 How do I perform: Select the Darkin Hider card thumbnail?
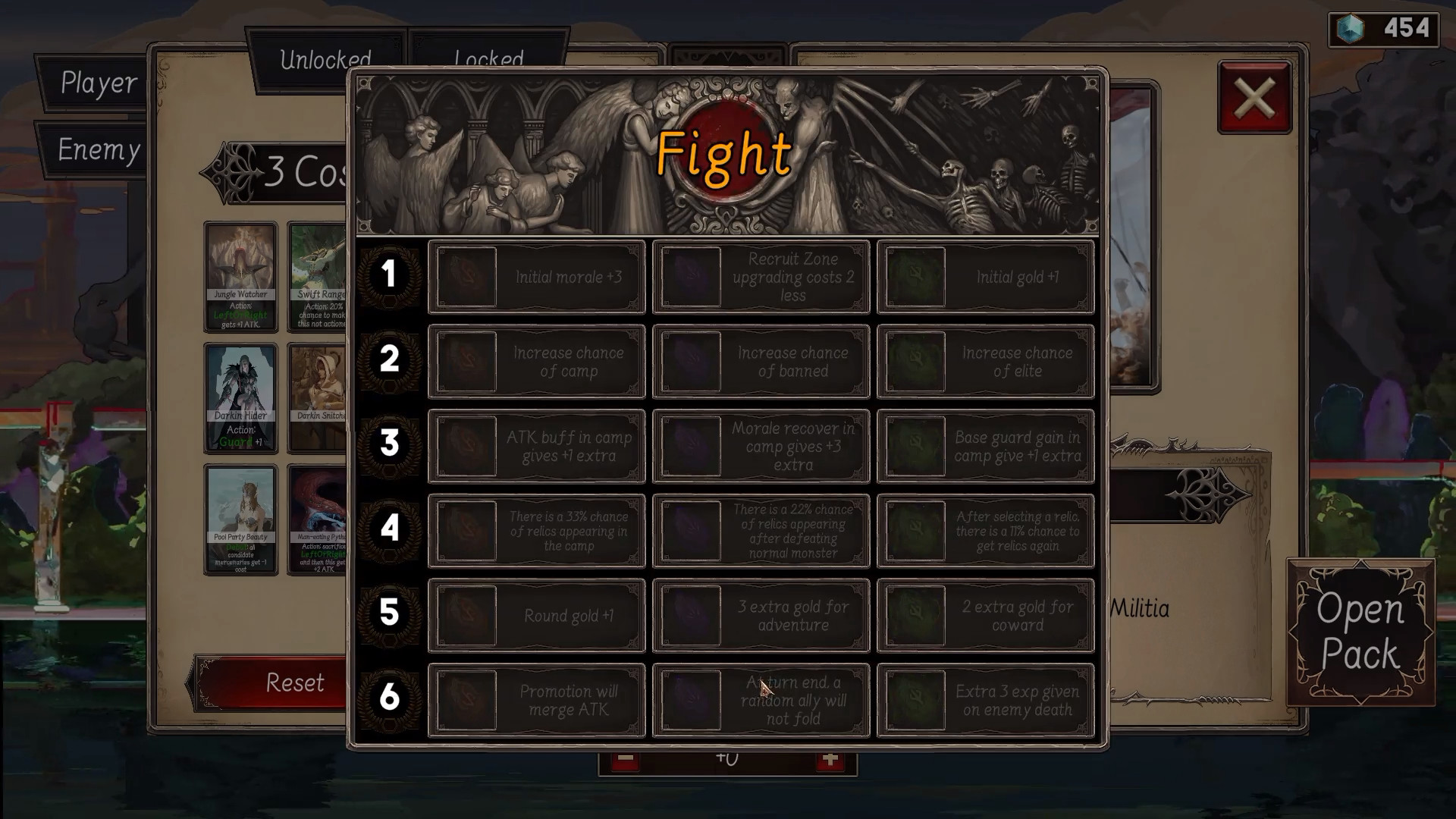(240, 396)
